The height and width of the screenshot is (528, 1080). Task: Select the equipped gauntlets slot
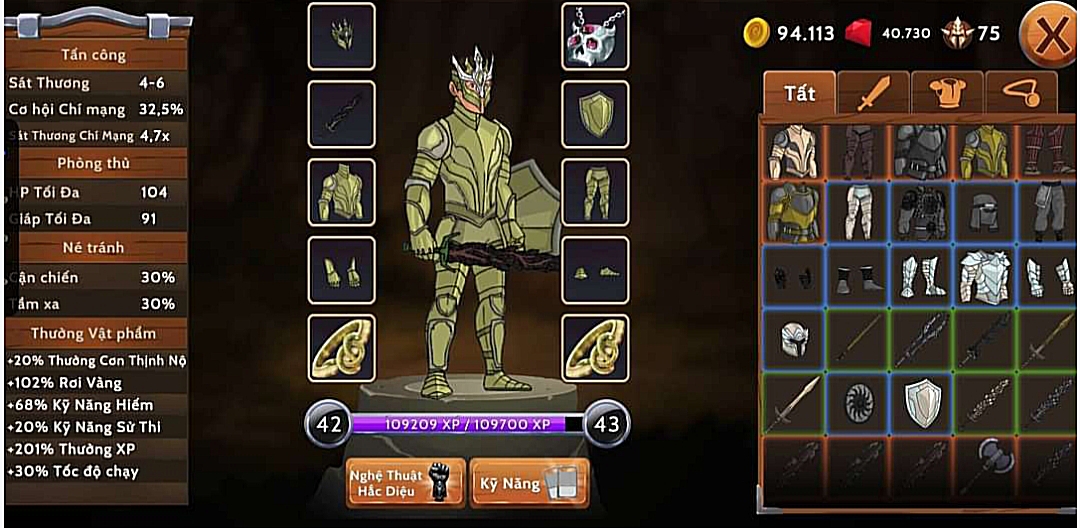click(341, 270)
